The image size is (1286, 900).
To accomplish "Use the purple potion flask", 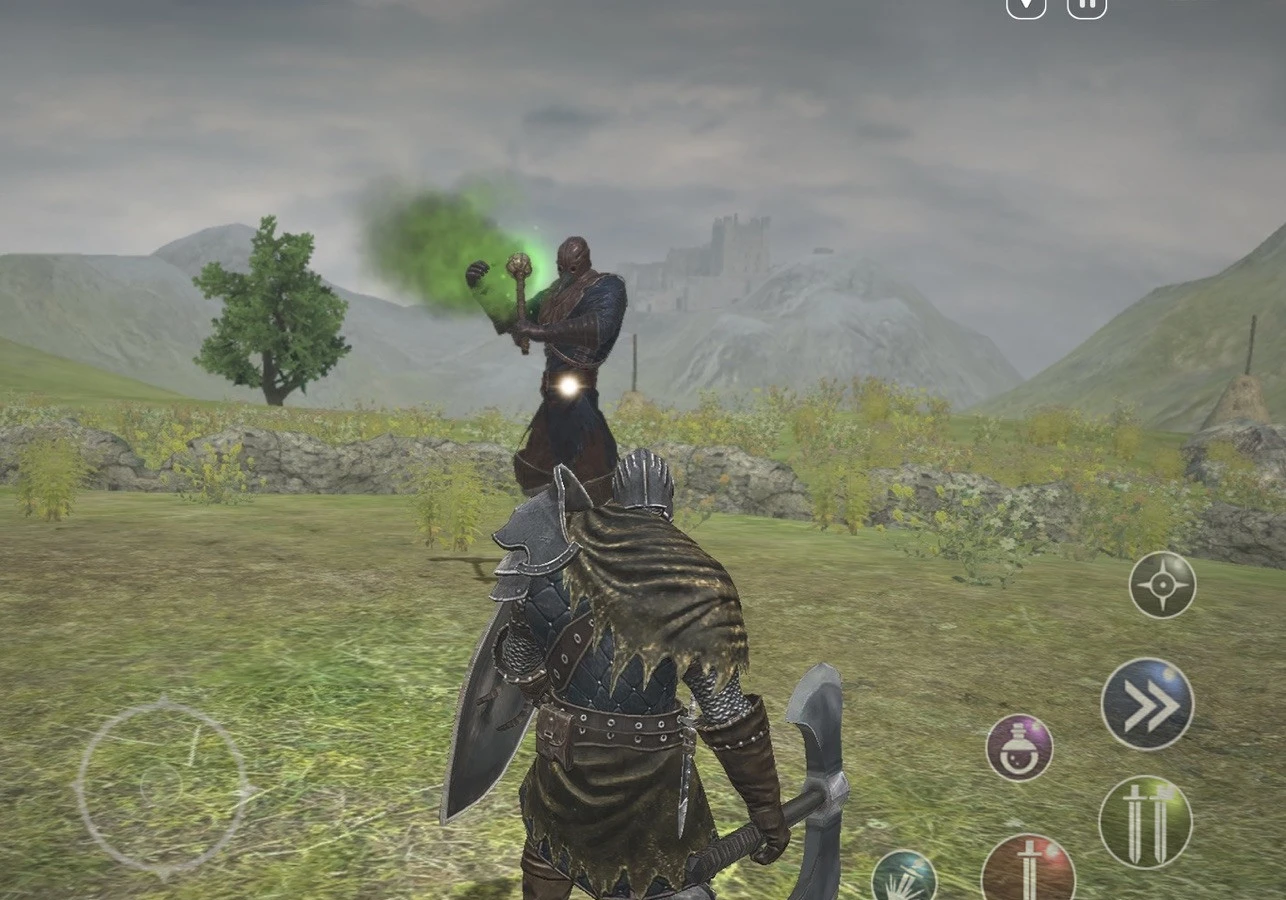I will pyautogui.click(x=1019, y=748).
